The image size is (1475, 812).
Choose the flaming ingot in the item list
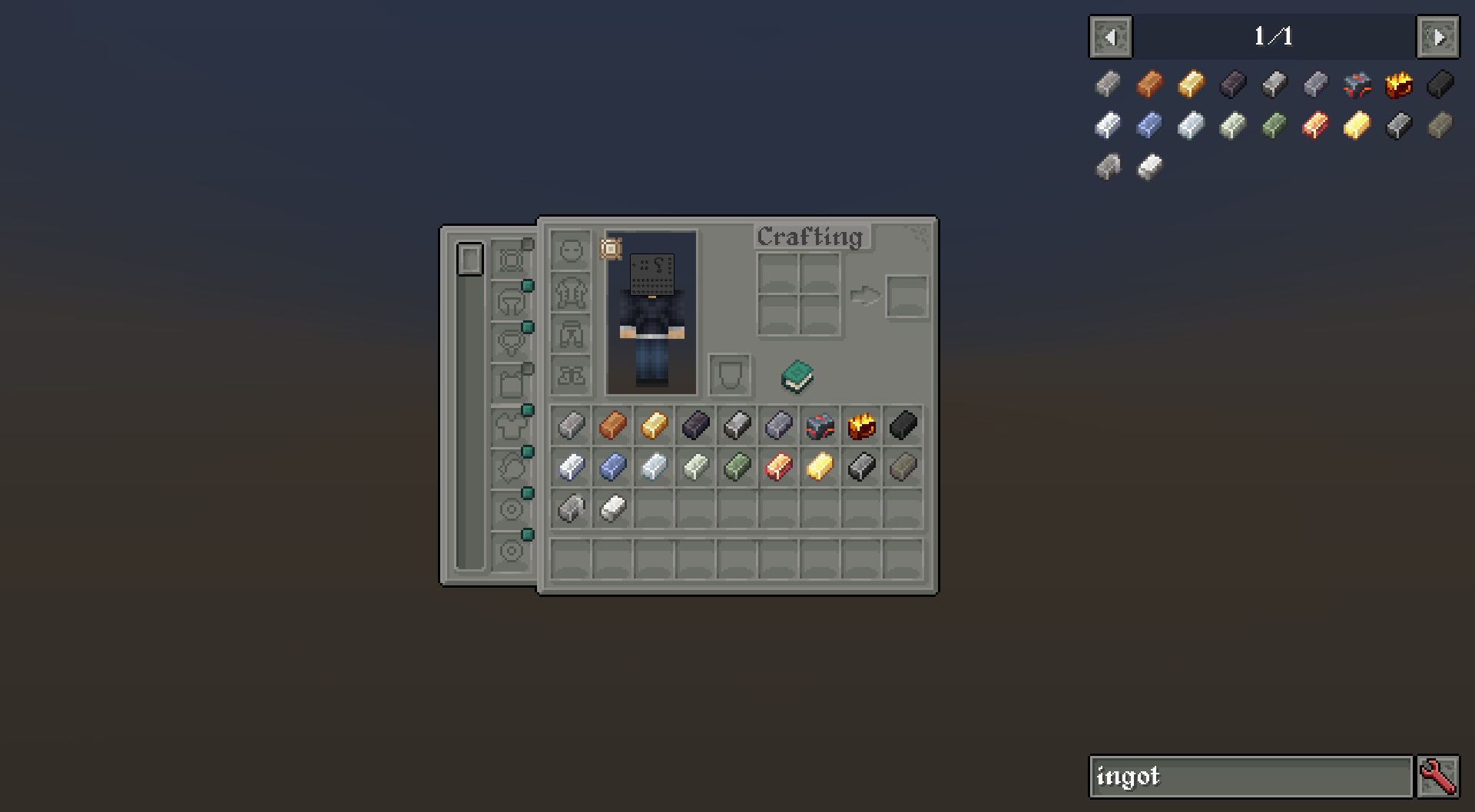pyautogui.click(x=1399, y=84)
